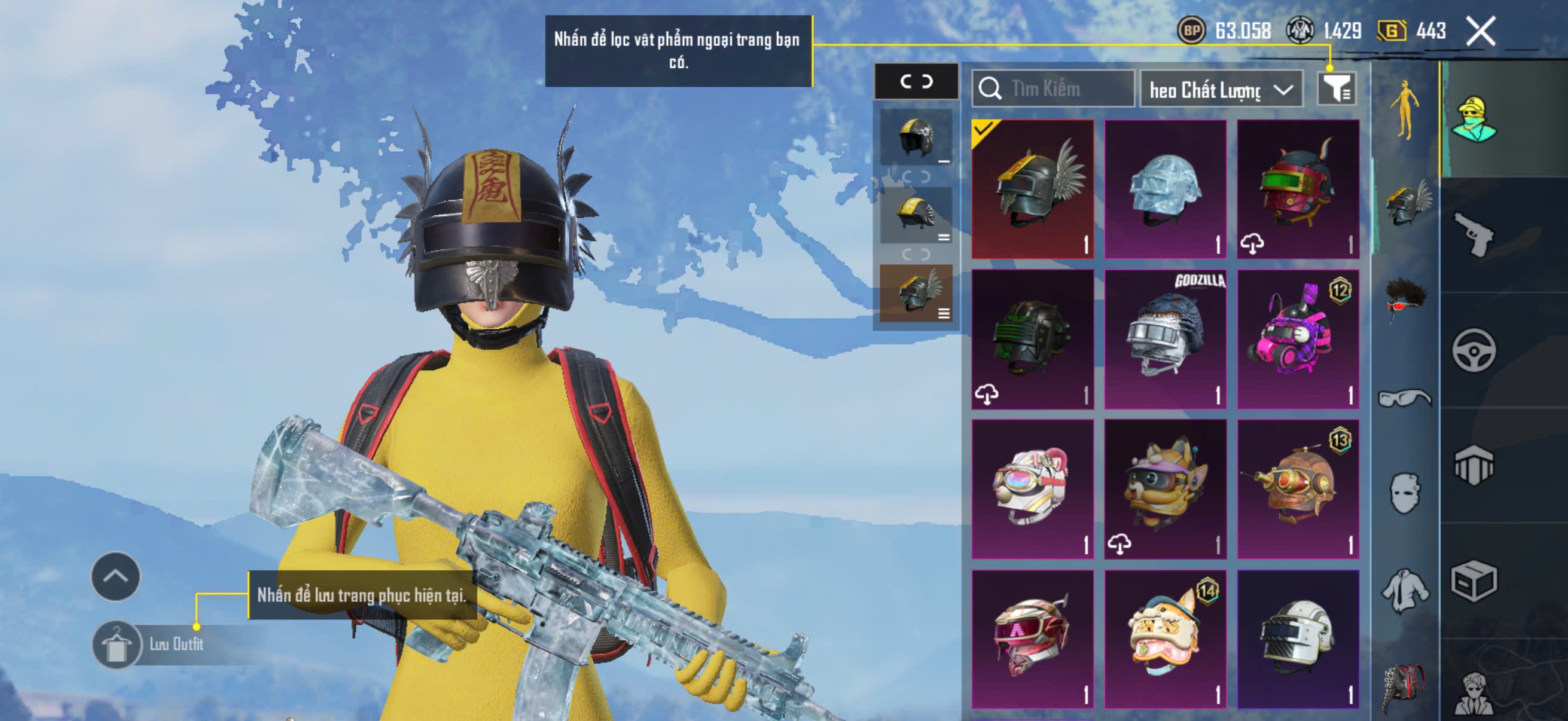The width and height of the screenshot is (1568, 721).
Task: Click the Tìm Kiếm search field
Action: (x=1053, y=89)
